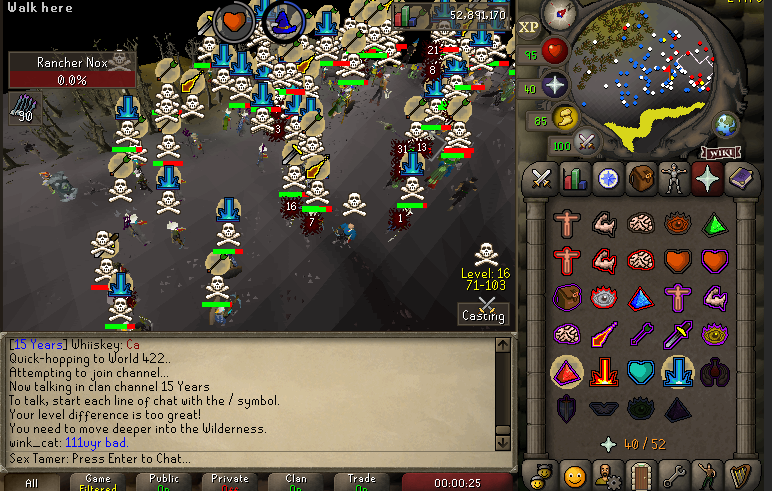Viewport: 772px width, 491px height.
Task: Open the purple Spellbook tab
Action: pyautogui.click(x=741, y=179)
